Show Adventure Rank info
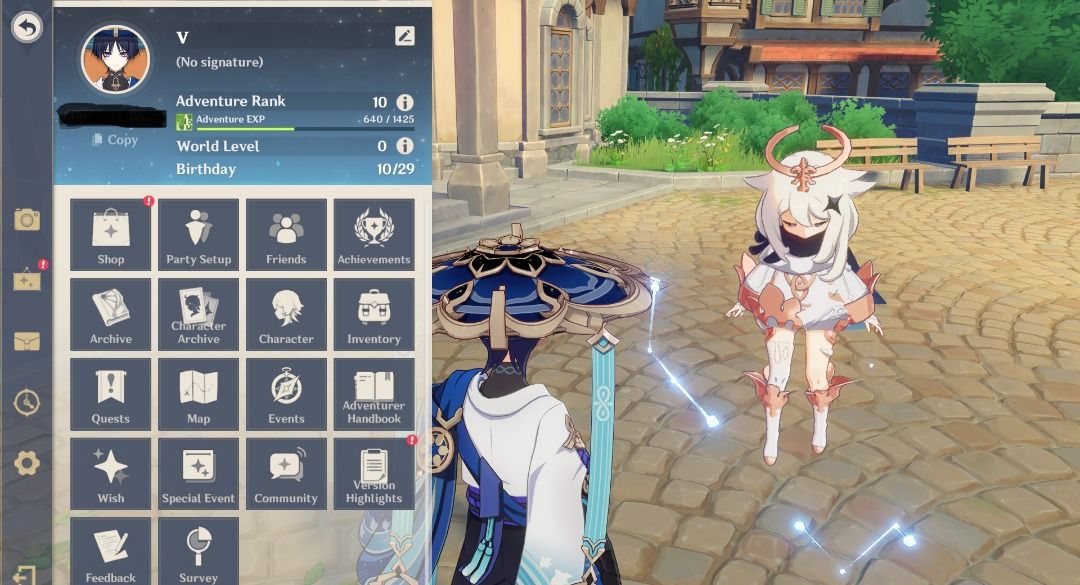1080x585 pixels. tap(404, 102)
